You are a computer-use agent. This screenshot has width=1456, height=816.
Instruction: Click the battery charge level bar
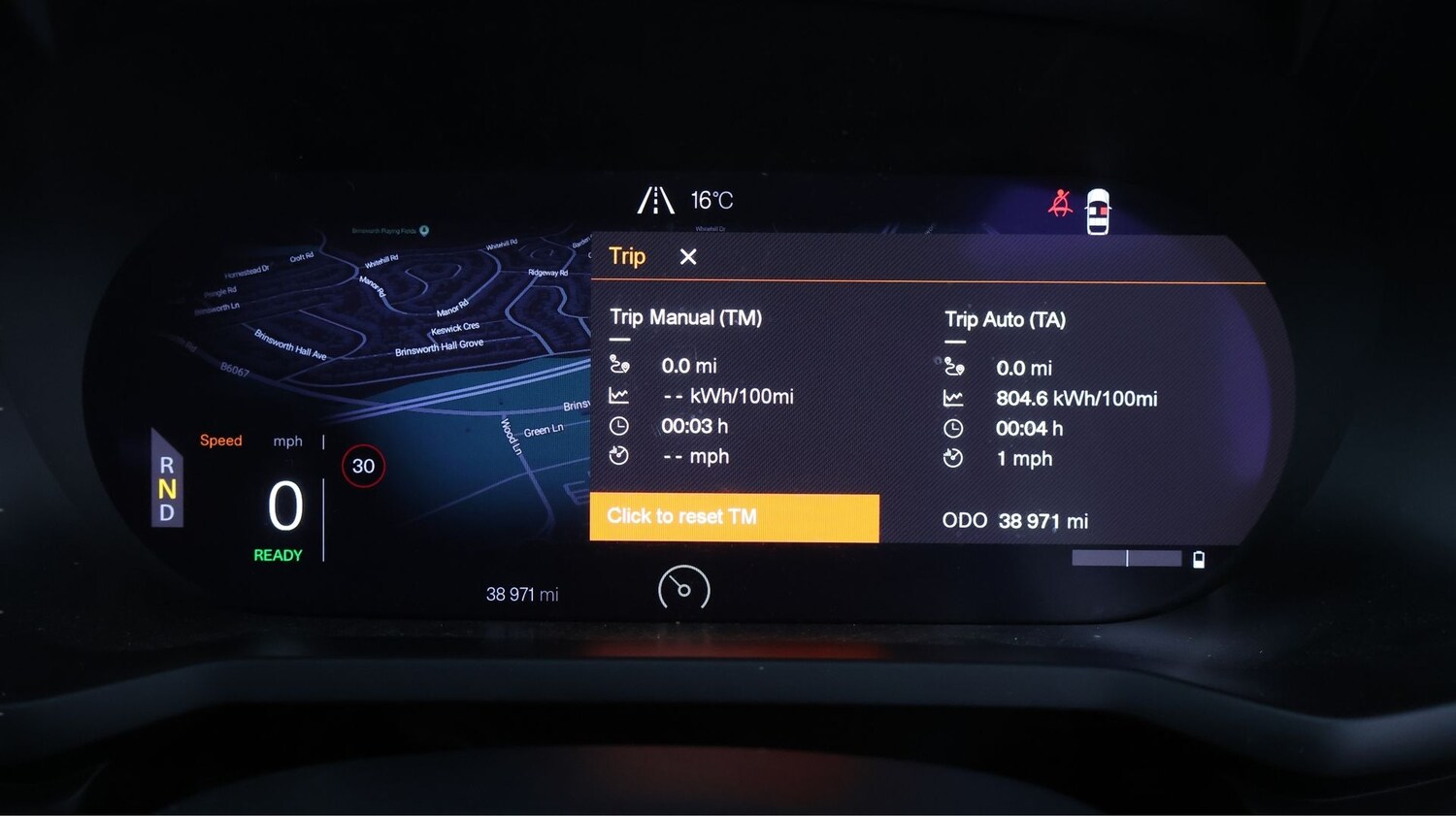click(x=1126, y=559)
